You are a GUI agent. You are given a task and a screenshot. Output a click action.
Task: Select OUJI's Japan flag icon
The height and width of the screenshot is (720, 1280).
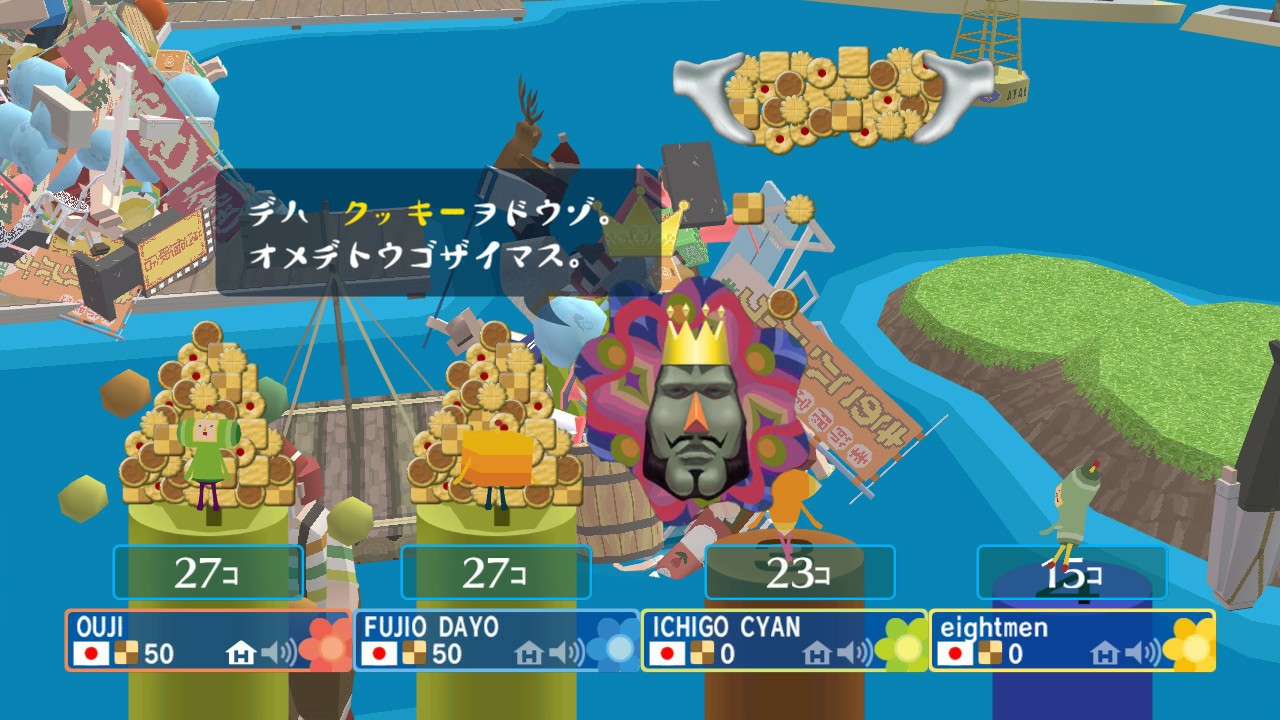[90, 654]
